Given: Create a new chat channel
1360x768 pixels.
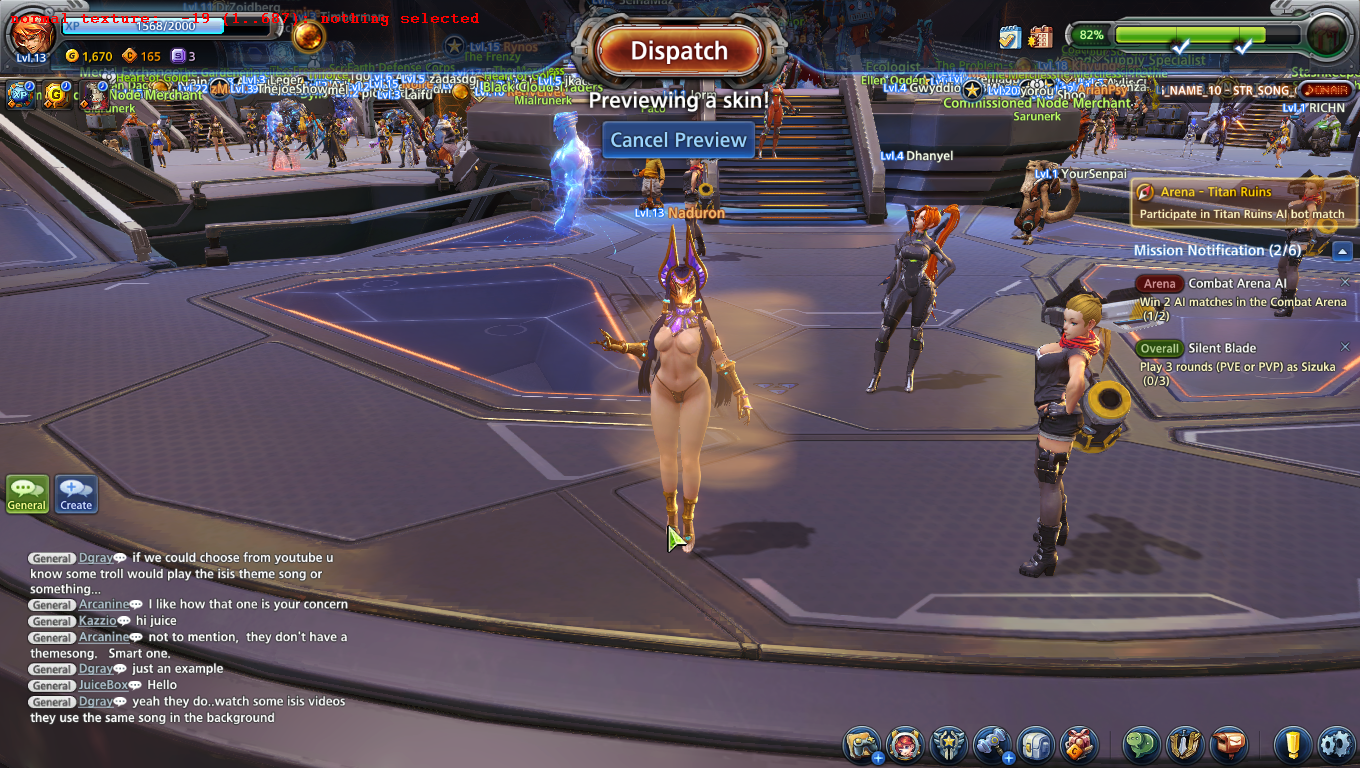Looking at the screenshot, I should coord(76,493).
